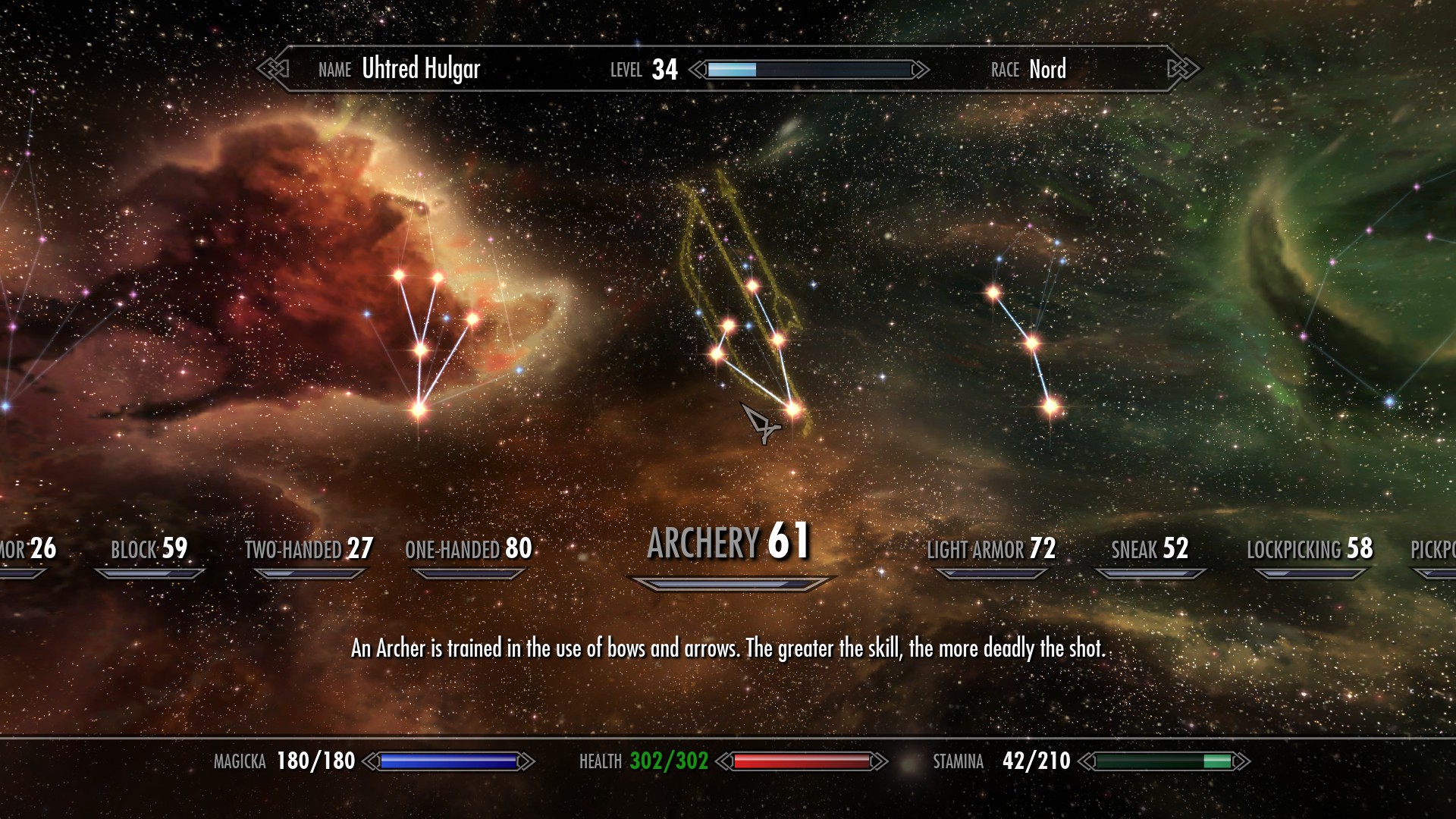This screenshot has width=1456, height=819.
Task: Select the bottom star of One-Handed constellation
Action: tap(419, 410)
